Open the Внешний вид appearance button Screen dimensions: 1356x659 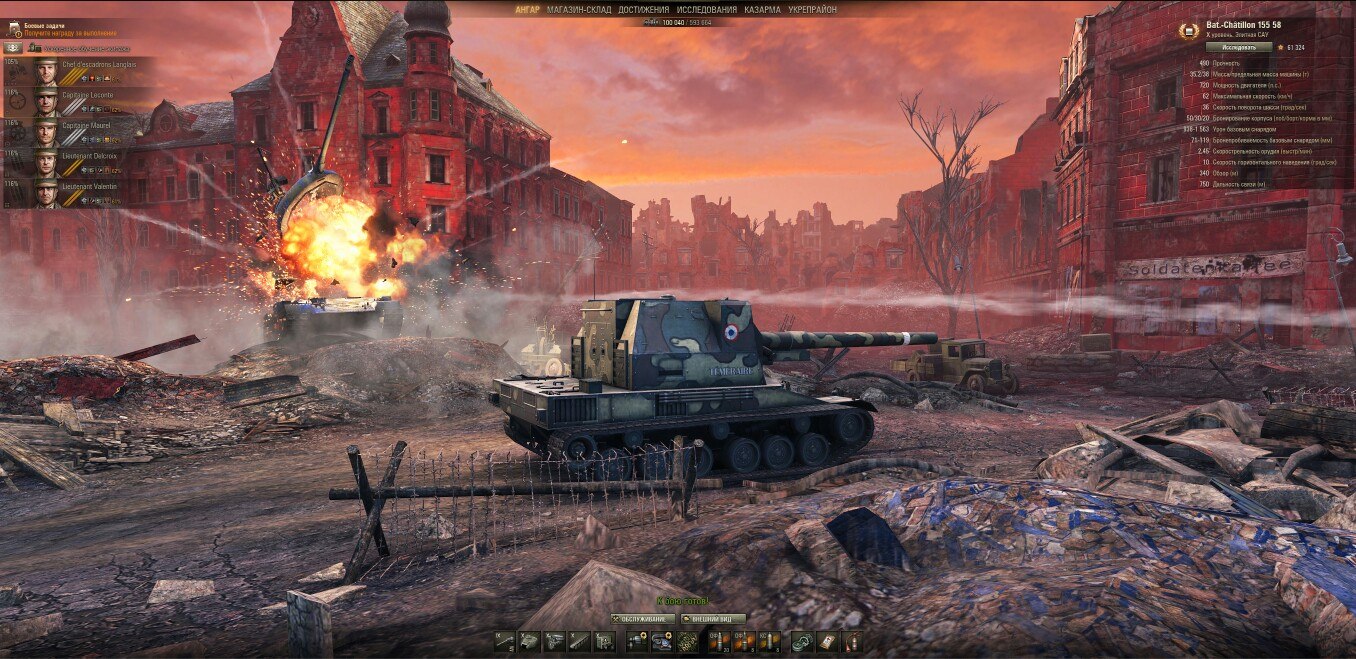pyautogui.click(x=713, y=618)
